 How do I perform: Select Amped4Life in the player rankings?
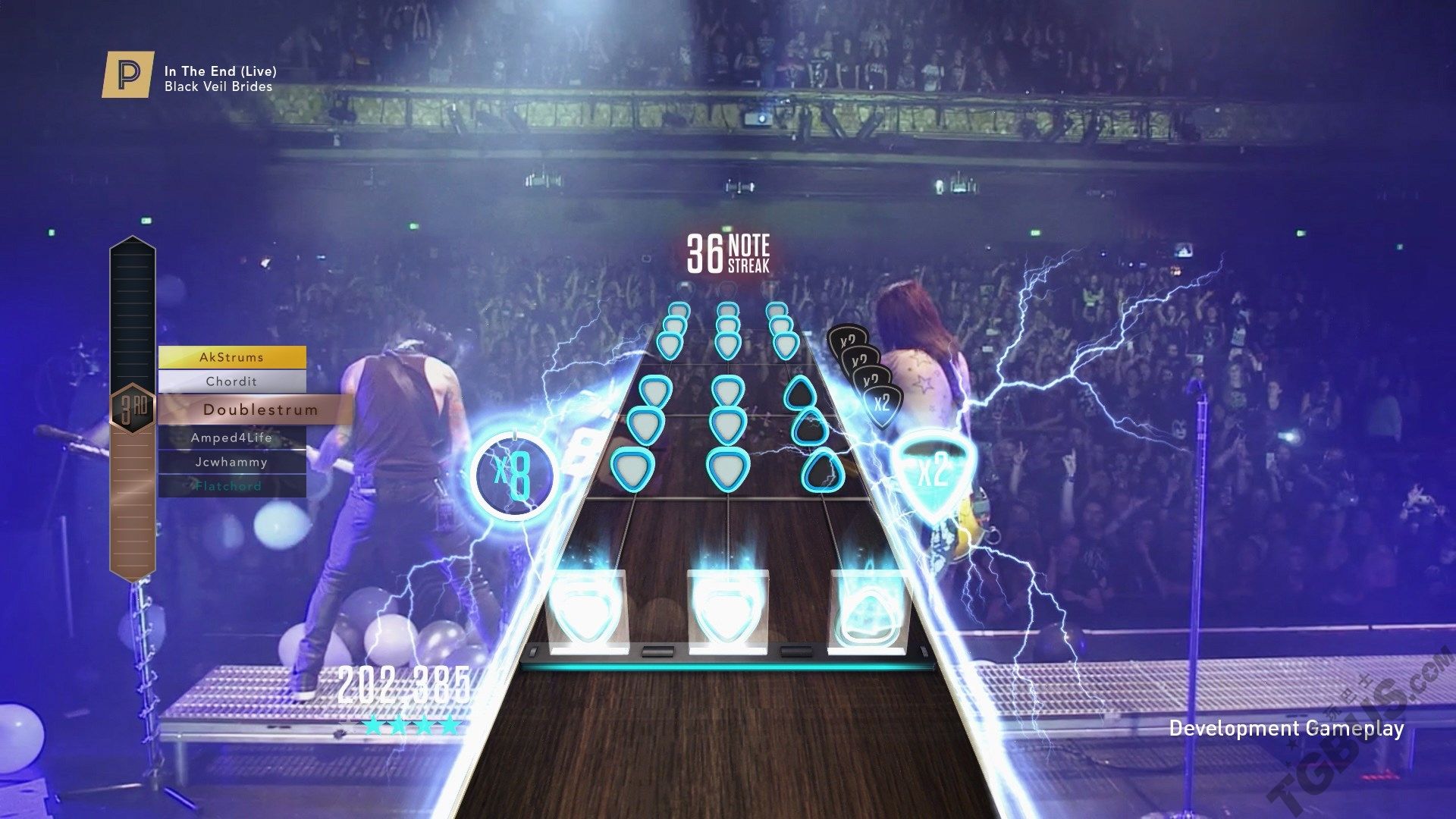click(x=232, y=438)
